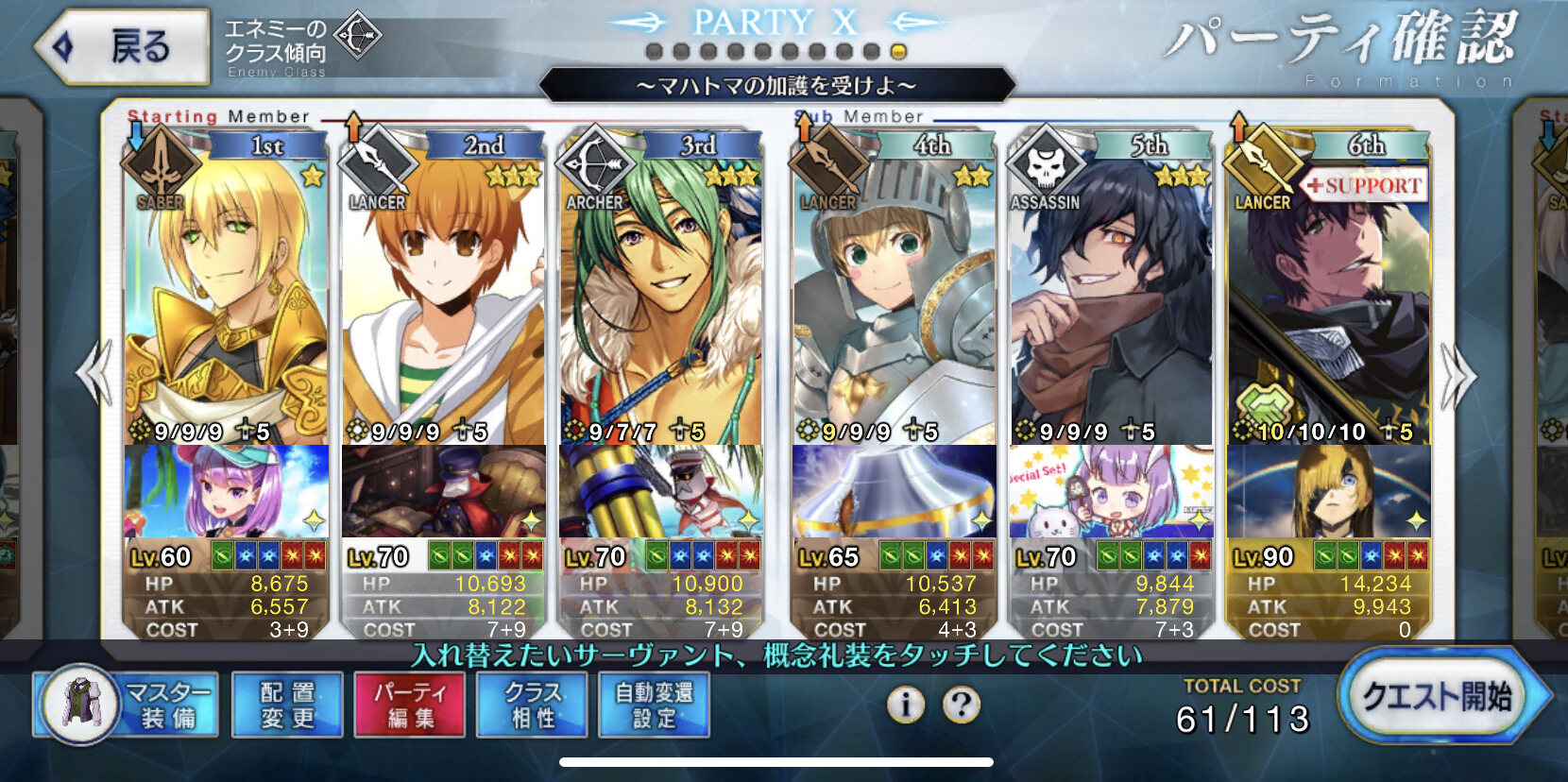Screen dimensions: 1568x782
Task: Tap the enemy class tendency Archer icon
Action: pos(358,37)
